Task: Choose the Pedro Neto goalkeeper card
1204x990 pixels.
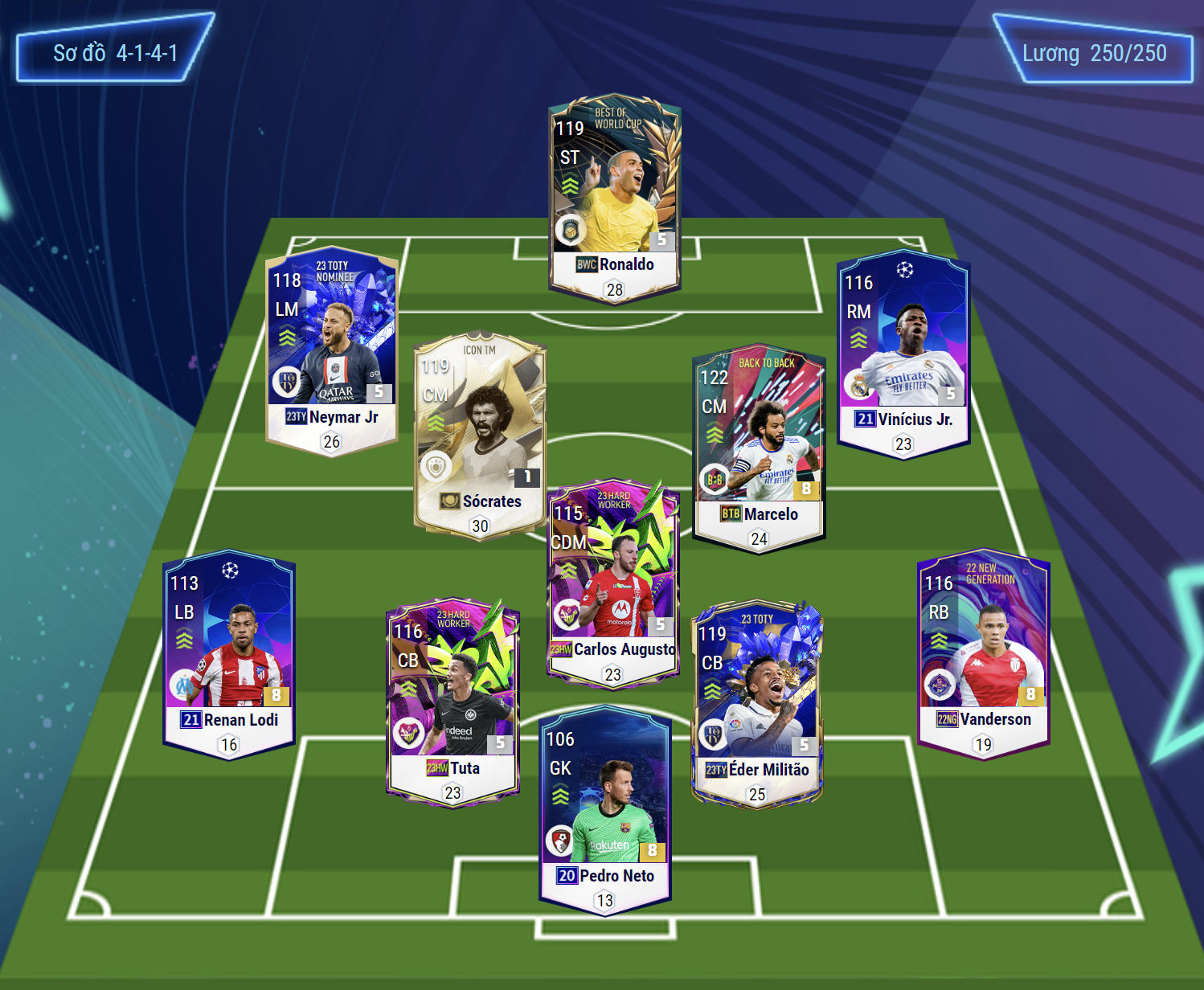Action: [605, 809]
